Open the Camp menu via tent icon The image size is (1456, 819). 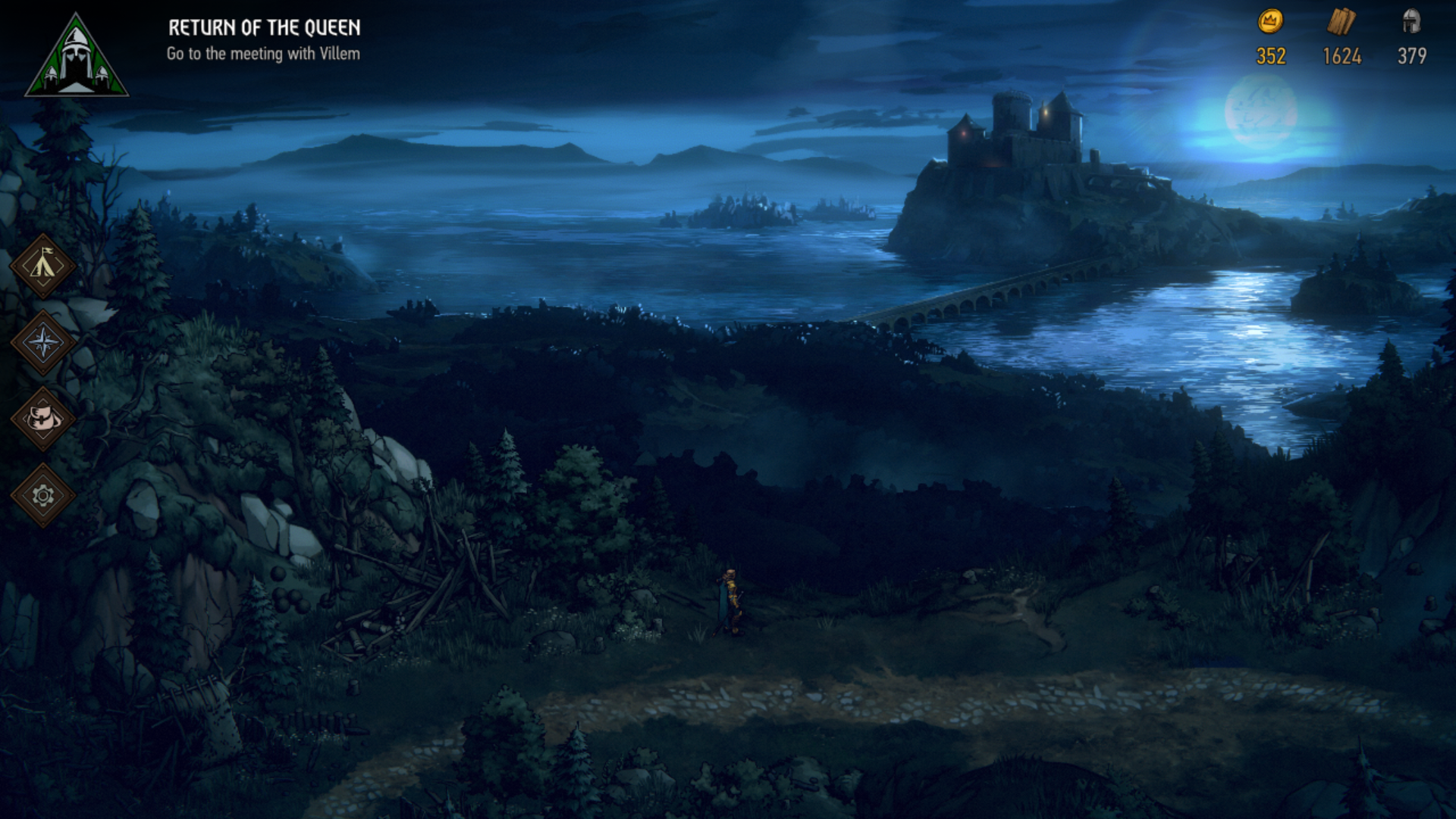tap(43, 265)
